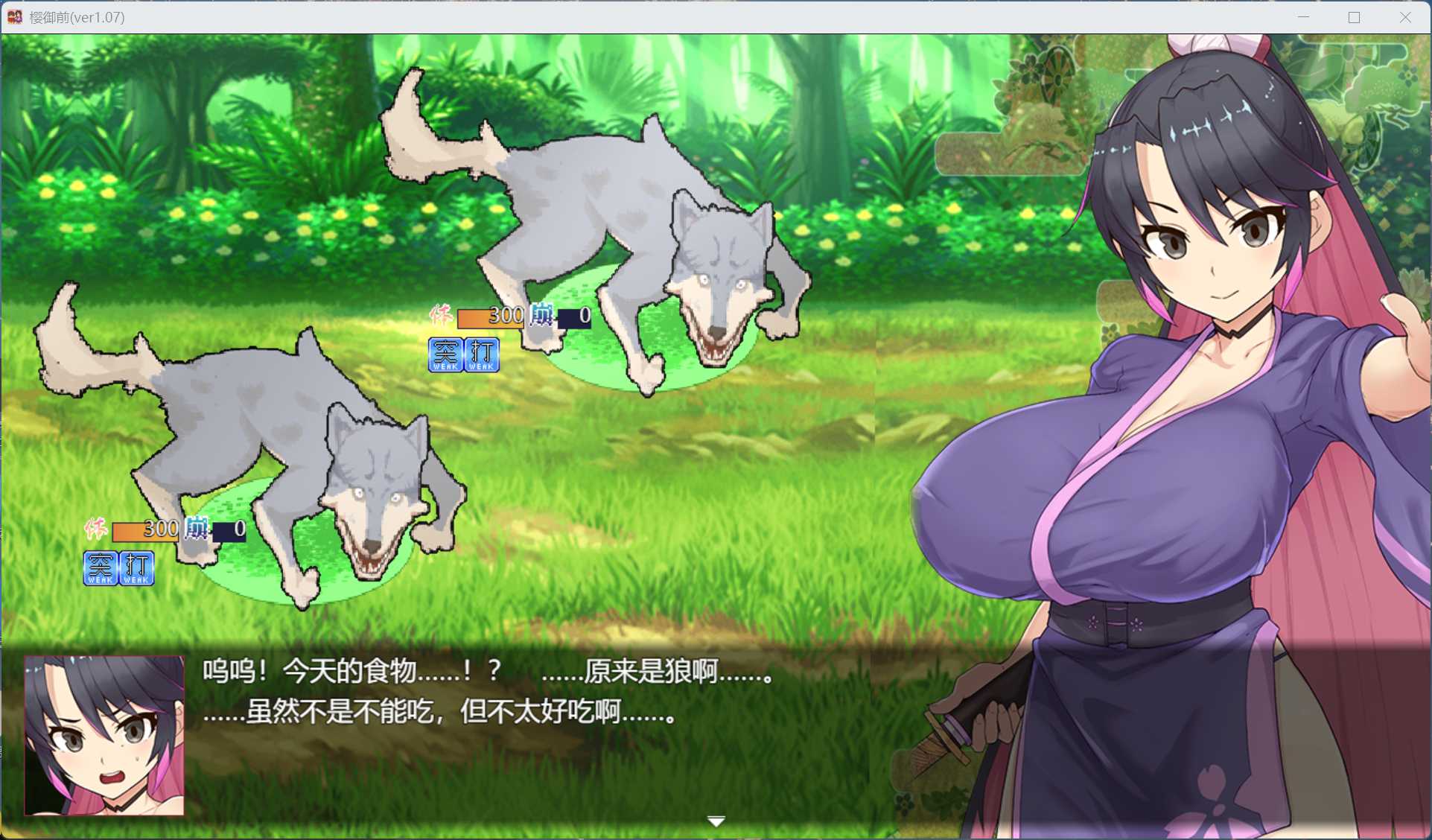This screenshot has width=1432, height=840.
Task: Collapse the battle dialogue window via its arrow
Action: coord(716,820)
